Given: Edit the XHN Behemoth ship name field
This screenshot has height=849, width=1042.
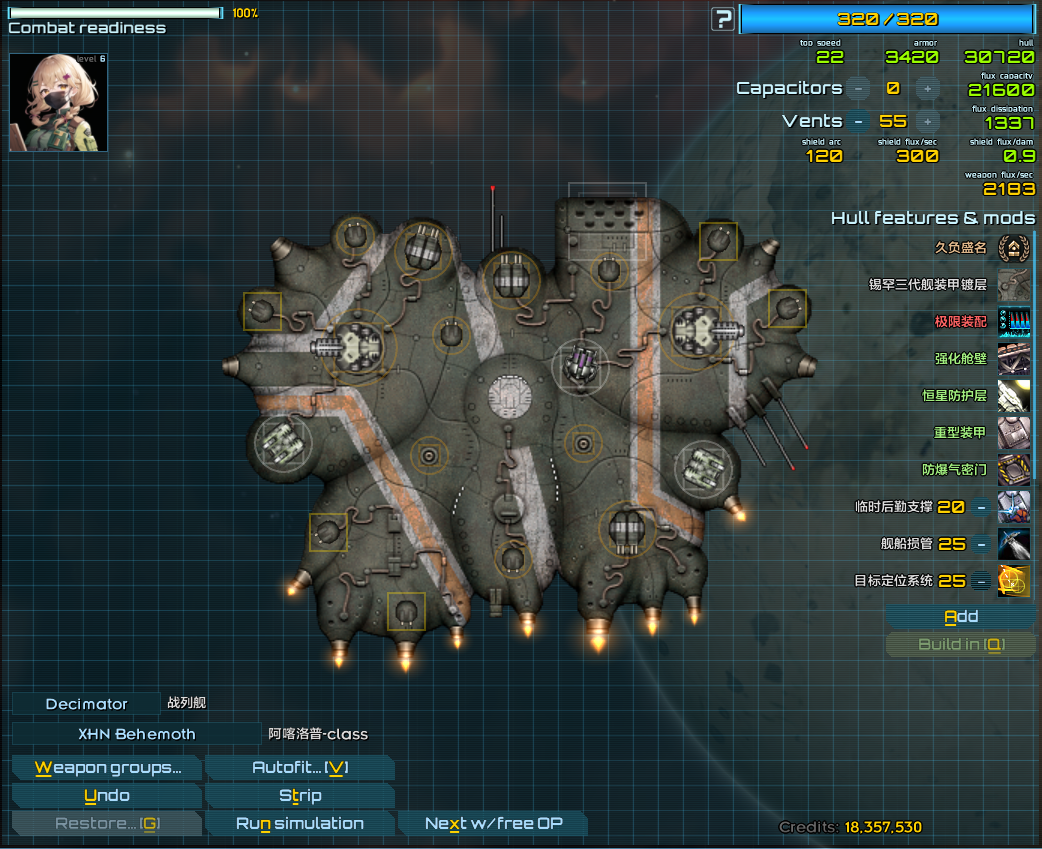Looking at the screenshot, I should point(136,734).
